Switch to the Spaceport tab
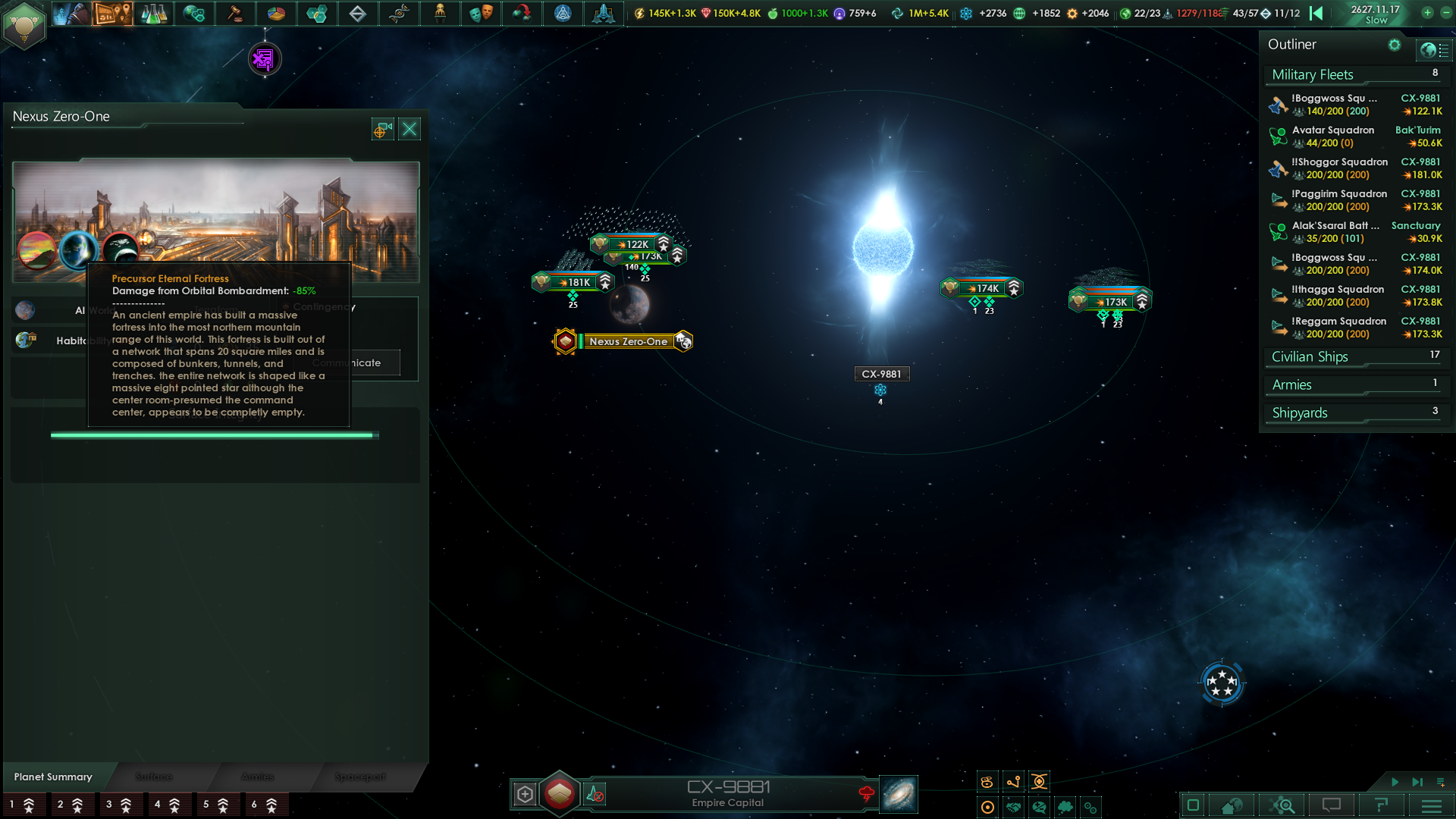This screenshot has width=1456, height=819. tap(360, 777)
